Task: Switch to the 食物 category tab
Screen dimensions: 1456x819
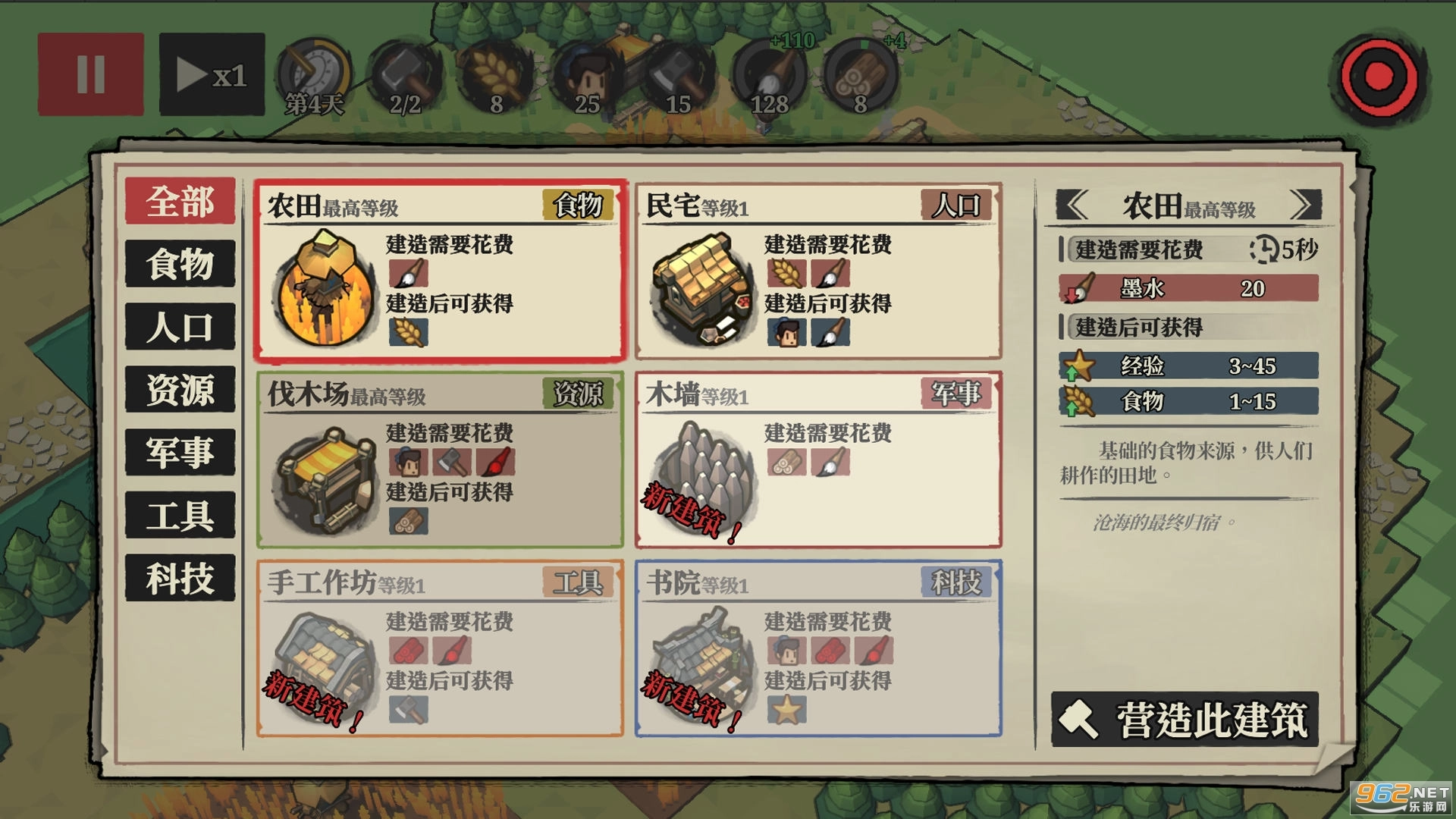Action: tap(179, 265)
